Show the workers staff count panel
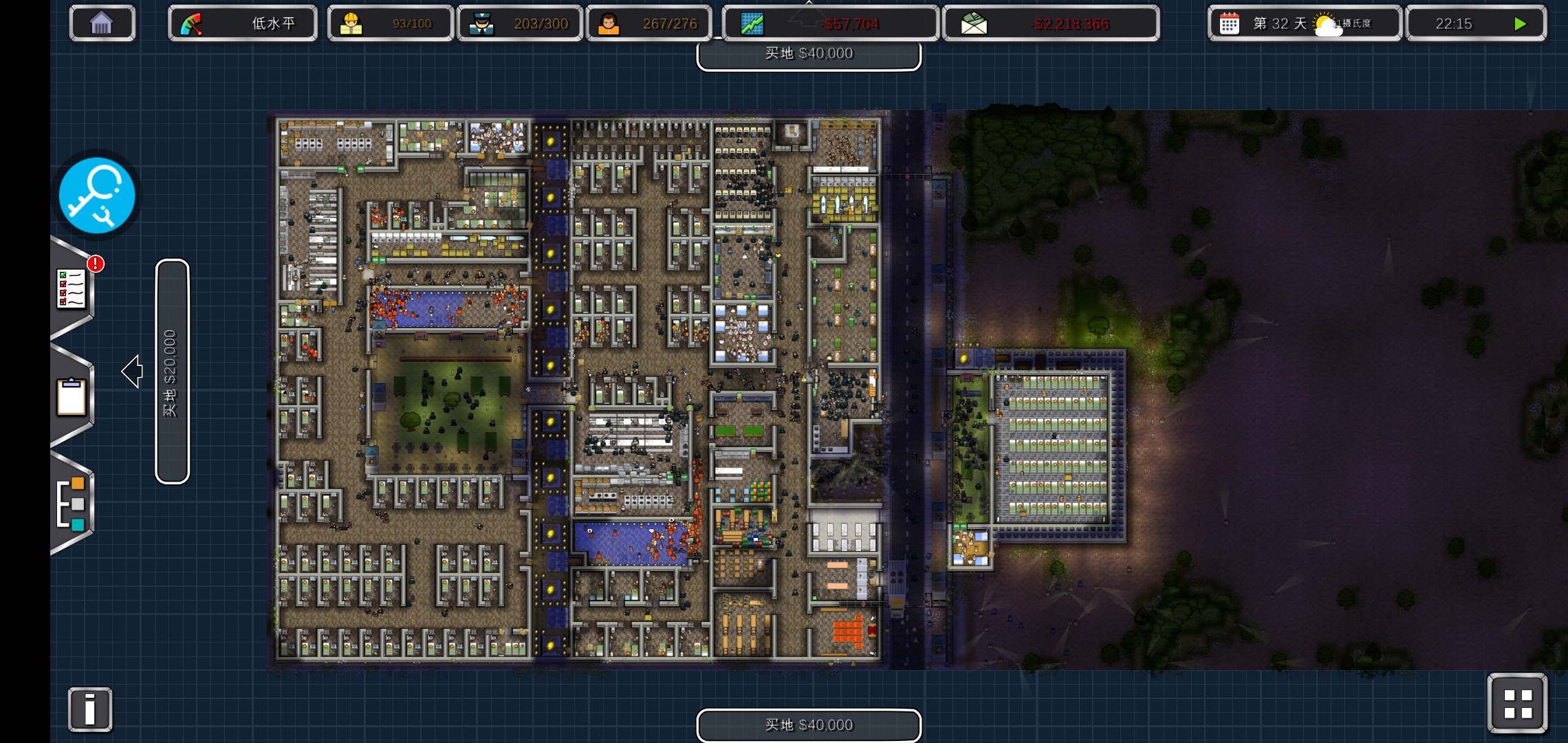Screen dimensions: 1568x743 [390, 23]
